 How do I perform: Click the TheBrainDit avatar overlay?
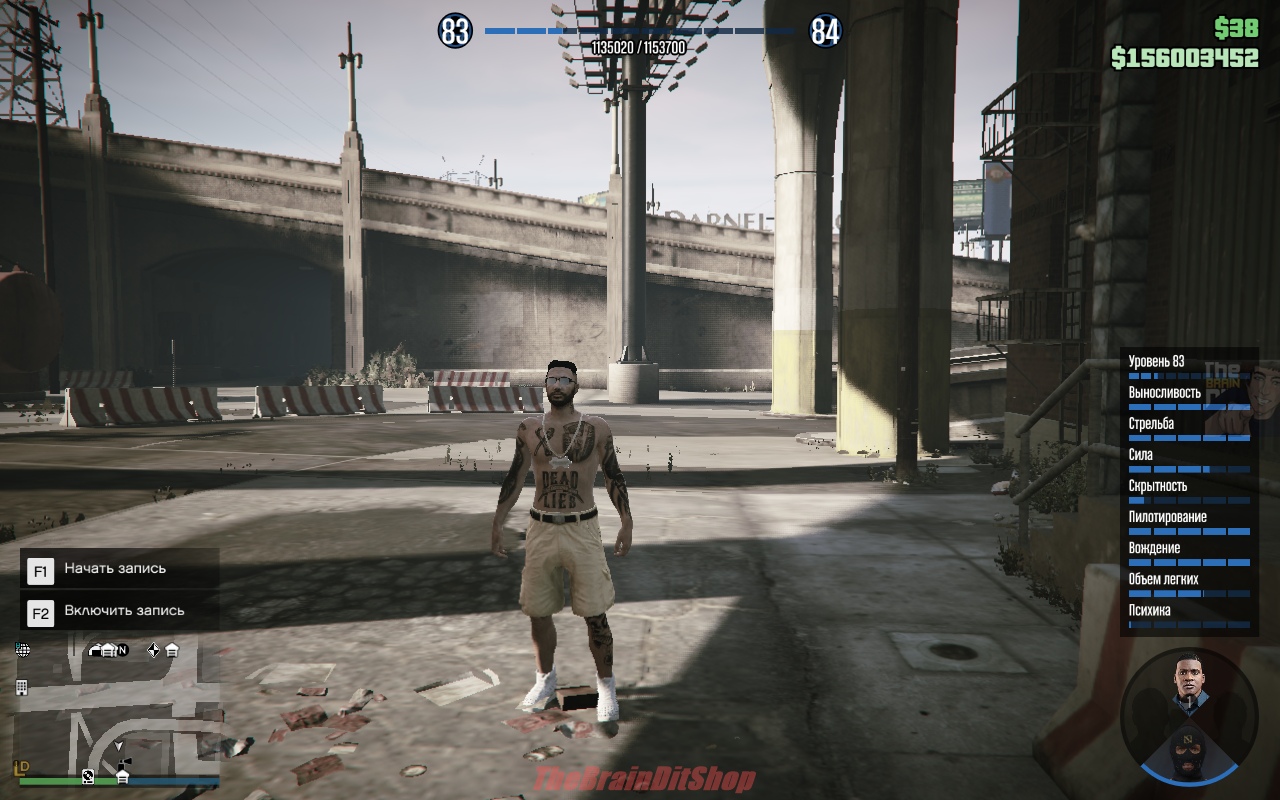[1226, 398]
